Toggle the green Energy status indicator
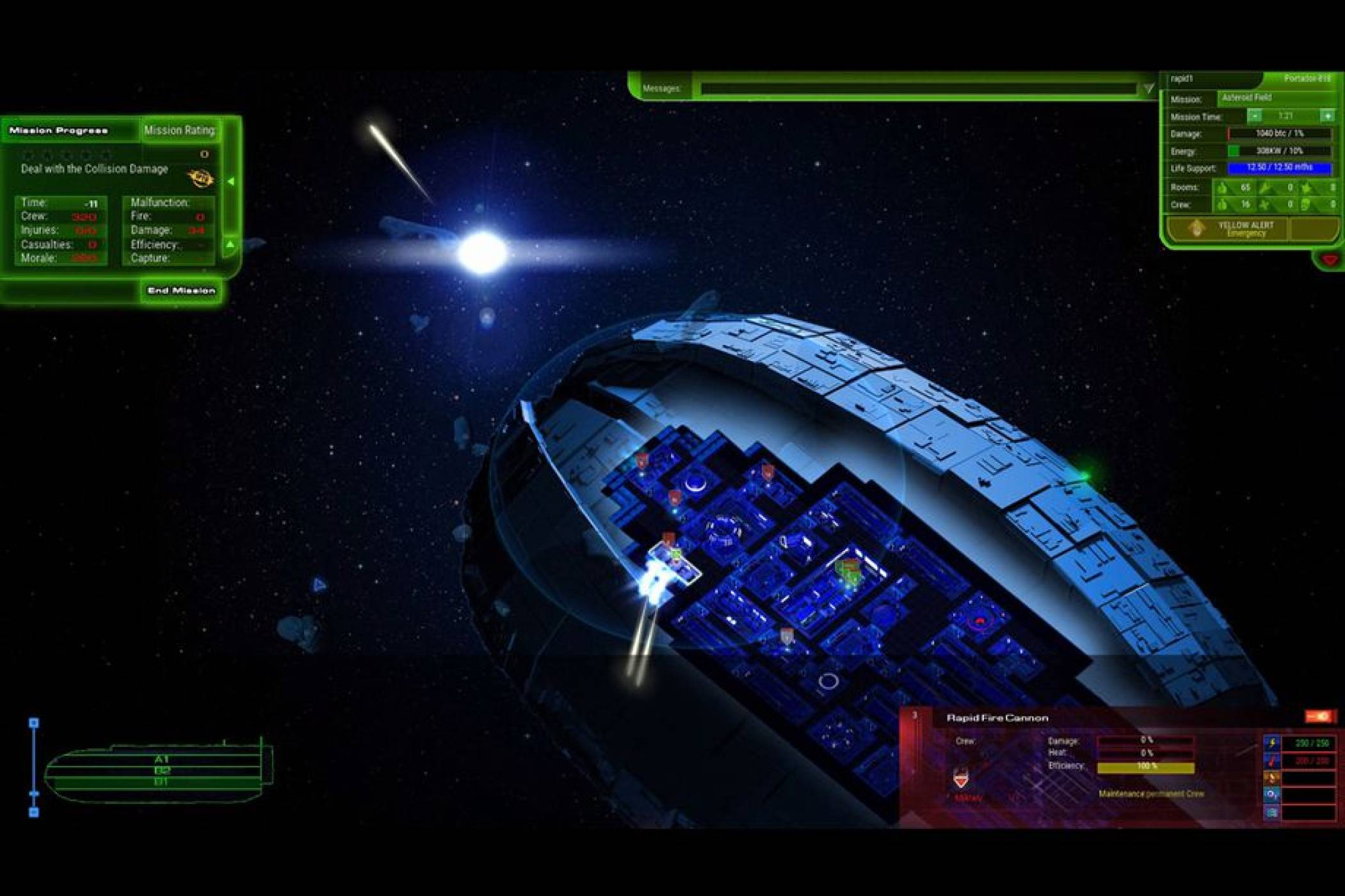The height and width of the screenshot is (896, 1345). (1233, 152)
